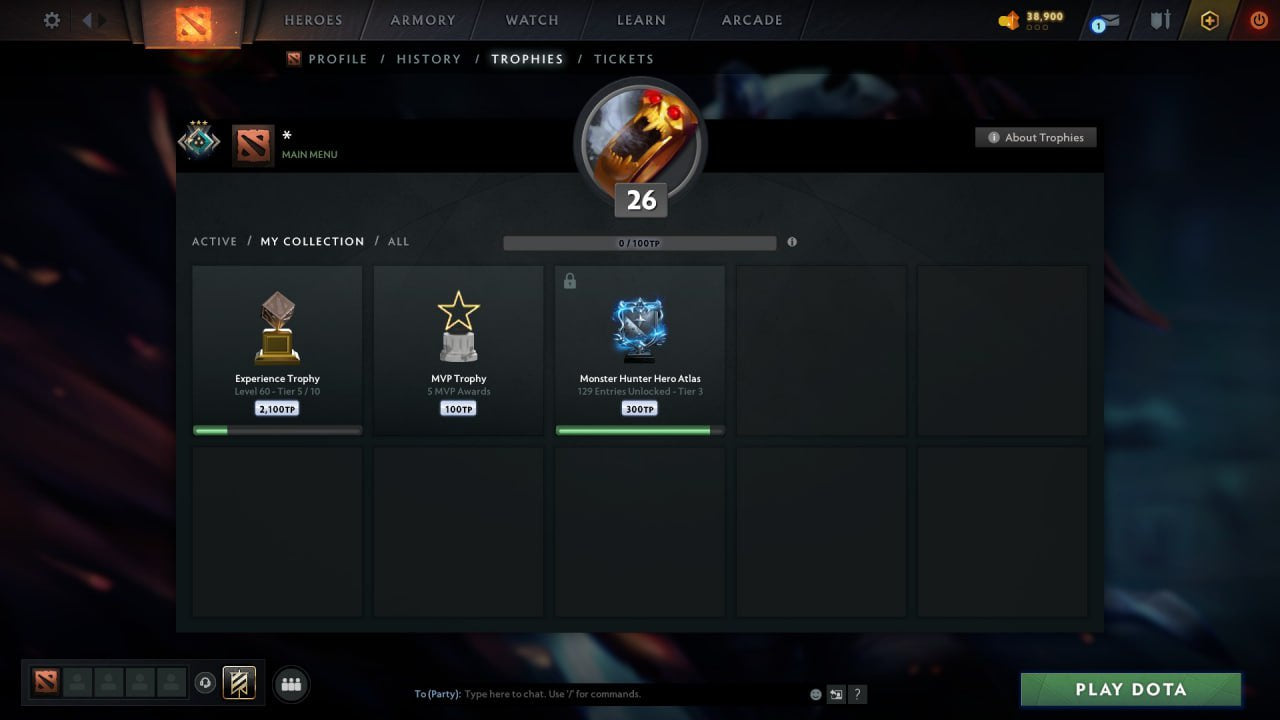This screenshot has height=720, width=1280.
Task: Open the friends list icon near the chat bar
Action: [291, 684]
